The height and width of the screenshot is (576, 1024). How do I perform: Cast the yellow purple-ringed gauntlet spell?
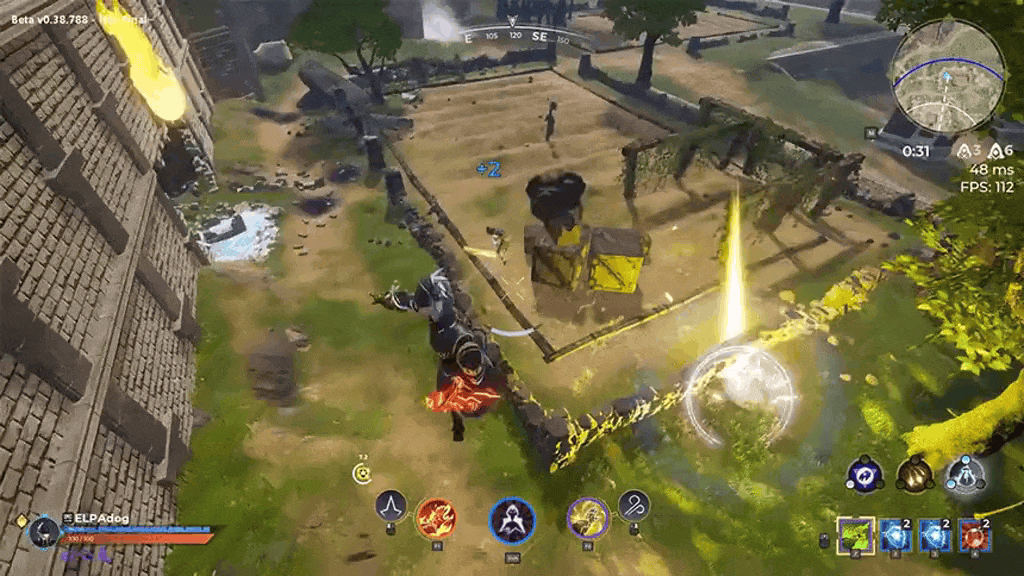click(588, 518)
